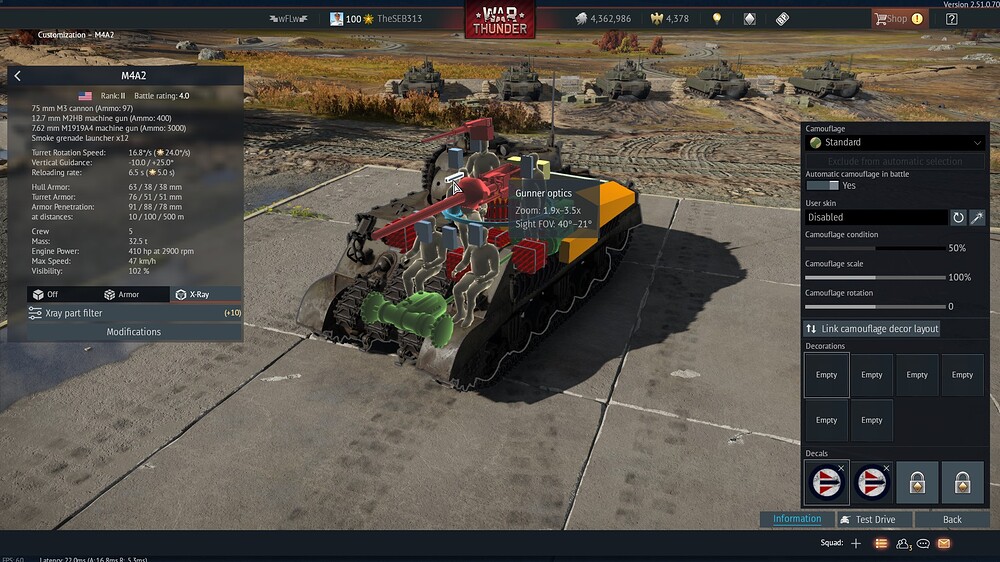Screen dimensions: 1000x562
Task: Show the Information panel
Action: click(x=797, y=519)
